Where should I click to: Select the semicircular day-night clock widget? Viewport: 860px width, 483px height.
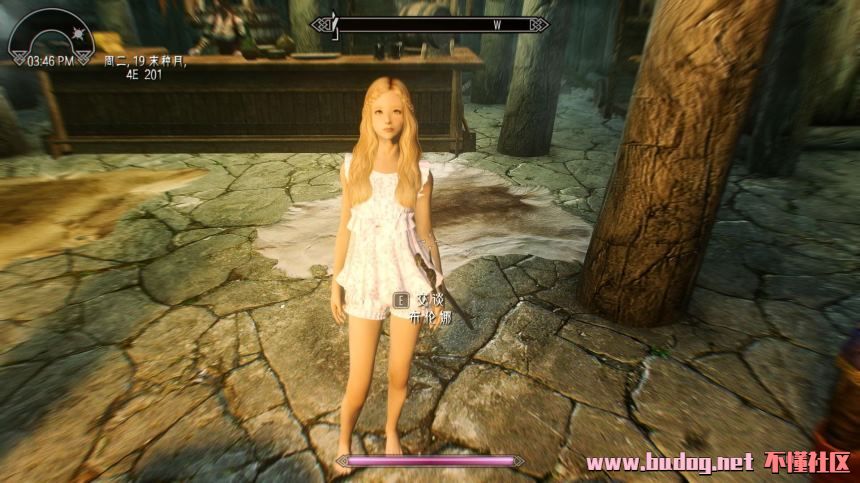[x=50, y=38]
